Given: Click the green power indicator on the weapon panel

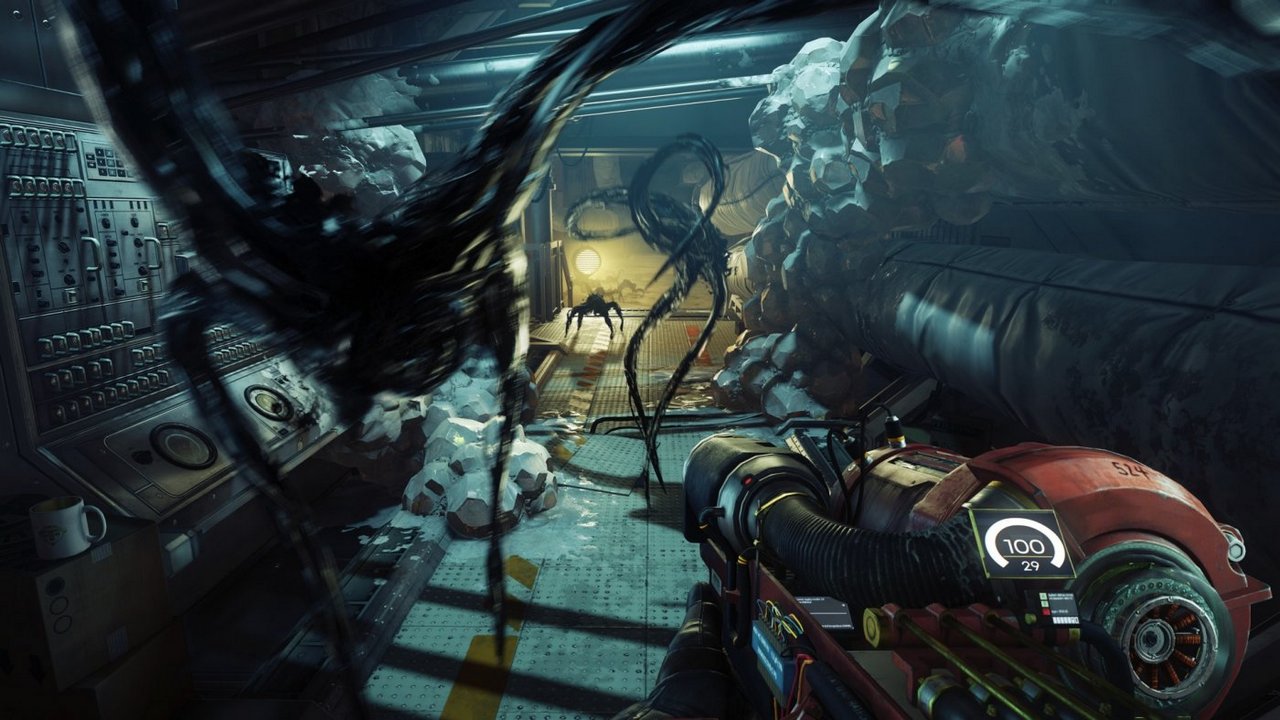Looking at the screenshot, I should [x=1041, y=596].
